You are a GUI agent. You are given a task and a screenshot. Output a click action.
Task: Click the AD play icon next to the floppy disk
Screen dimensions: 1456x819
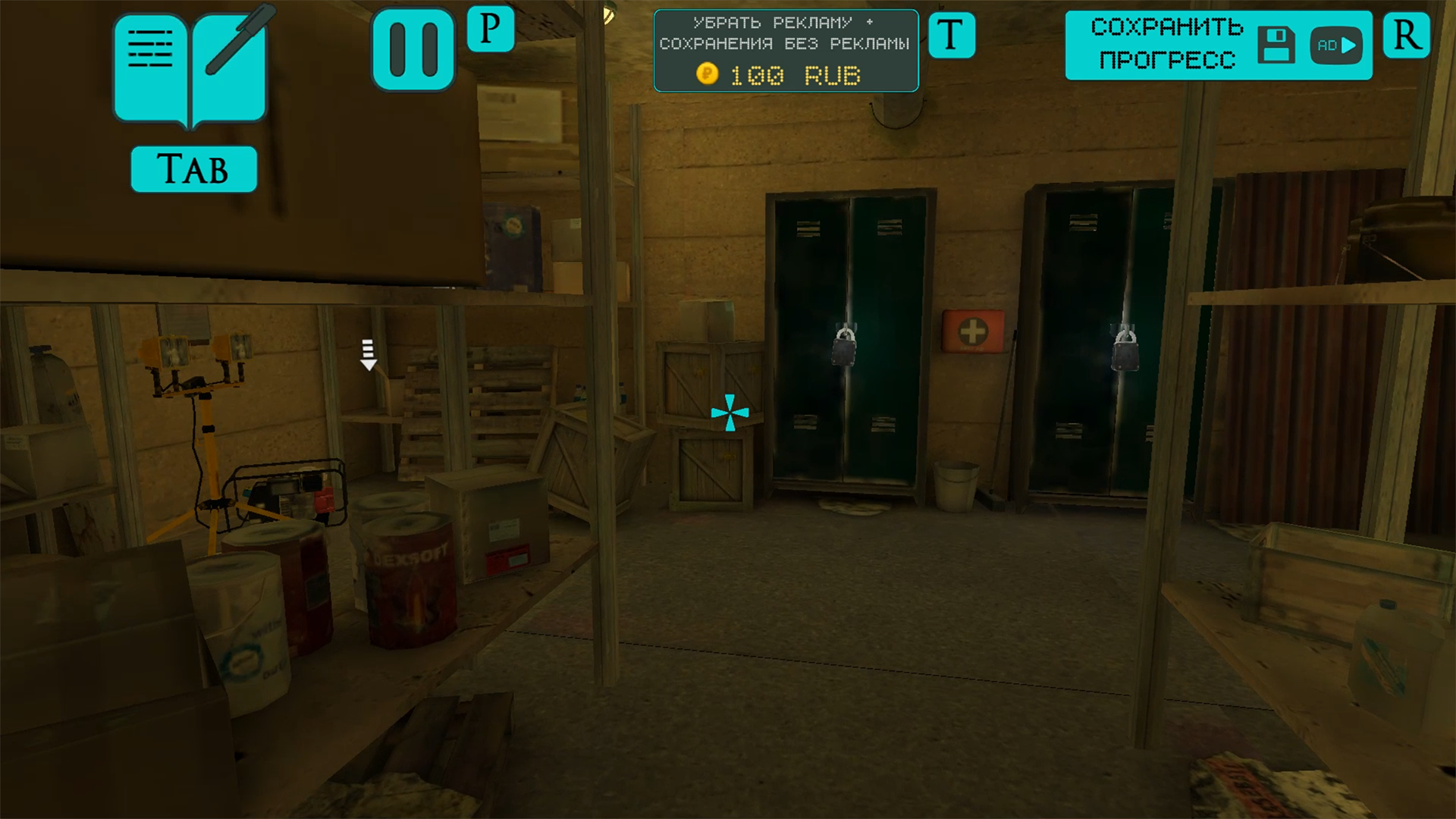(x=1335, y=45)
